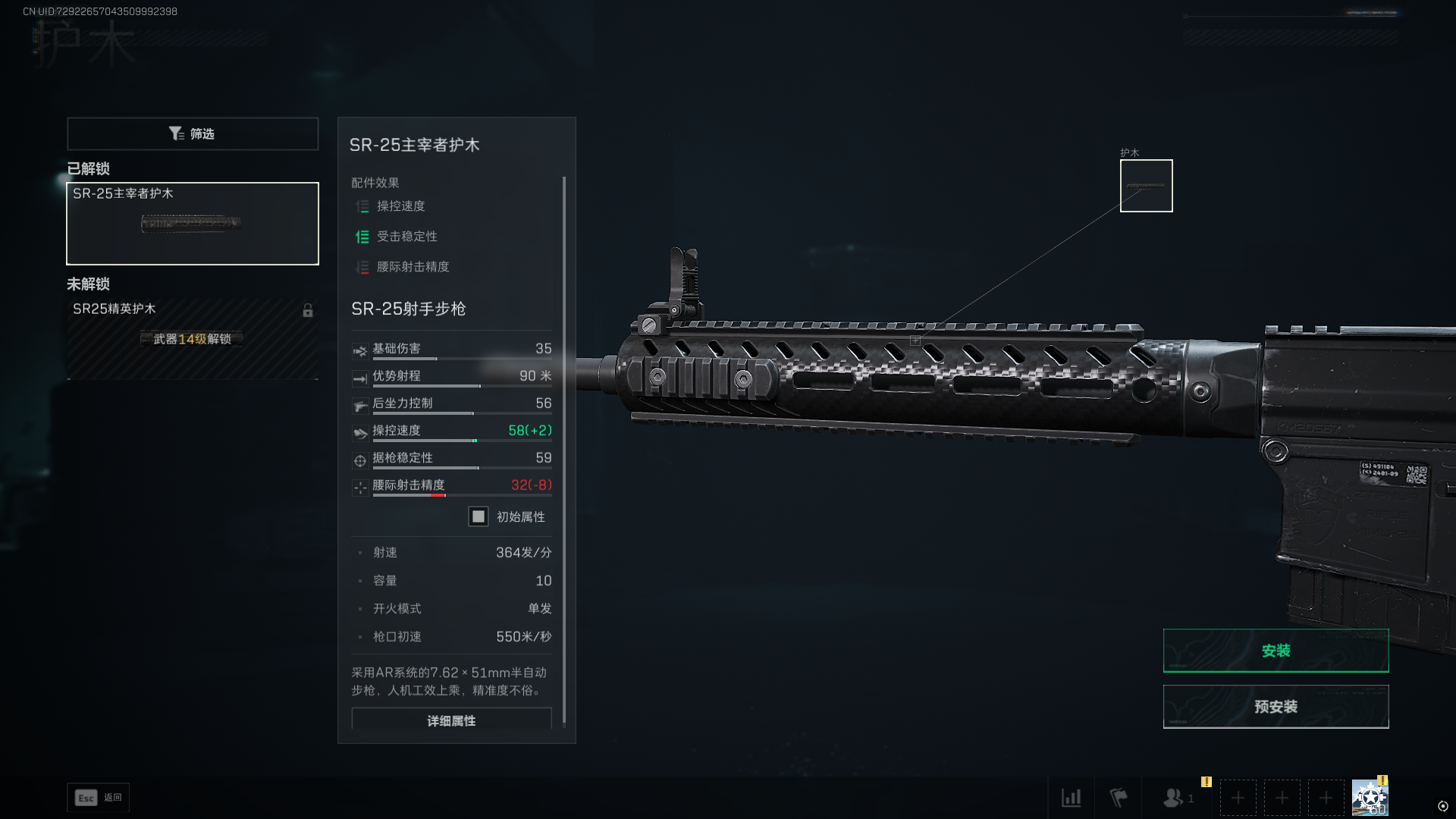This screenshot has height=819, width=1456.
Task: Click the effective range arrow icon
Action: 359,378
